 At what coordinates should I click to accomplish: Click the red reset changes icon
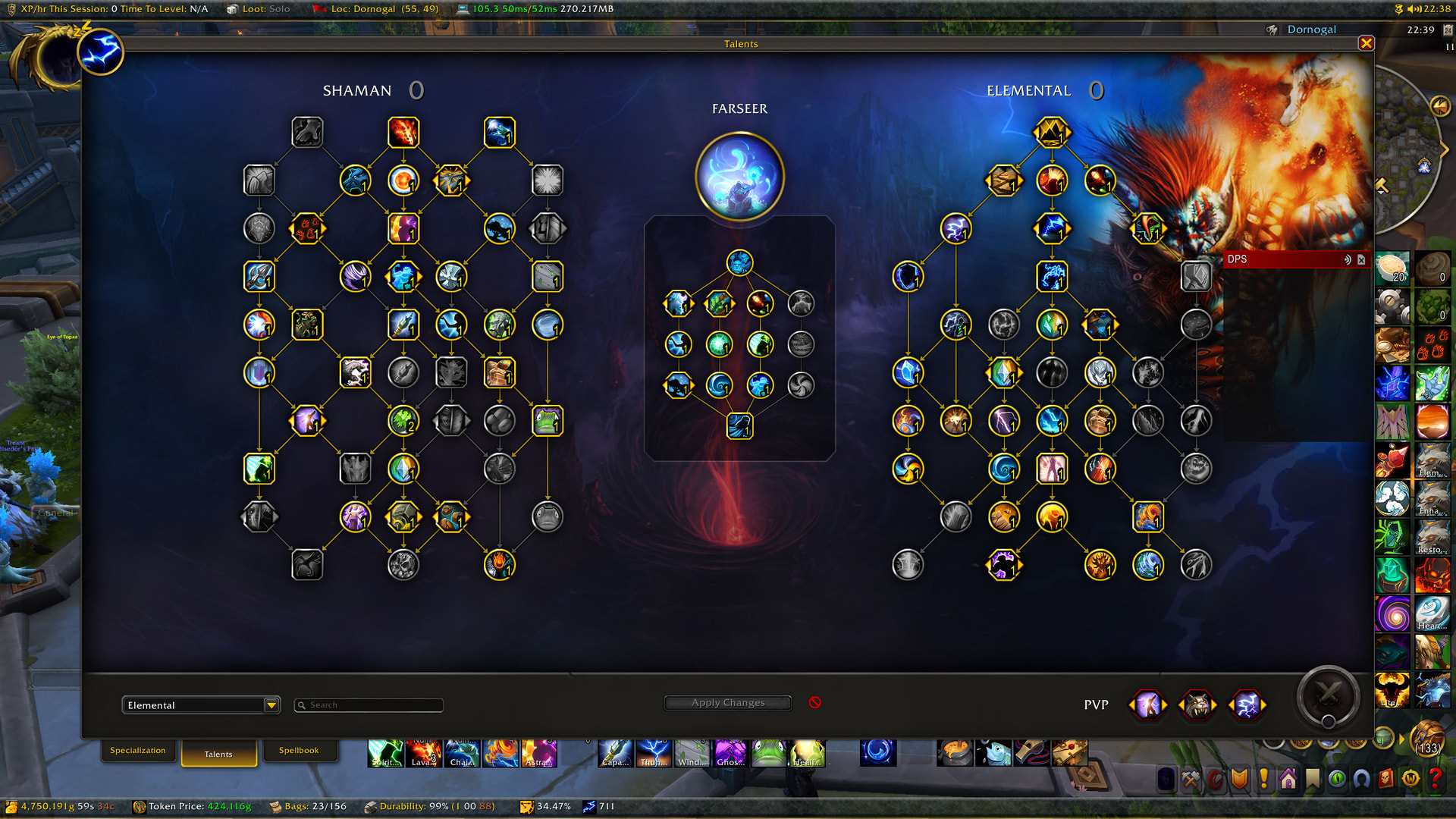[815, 702]
